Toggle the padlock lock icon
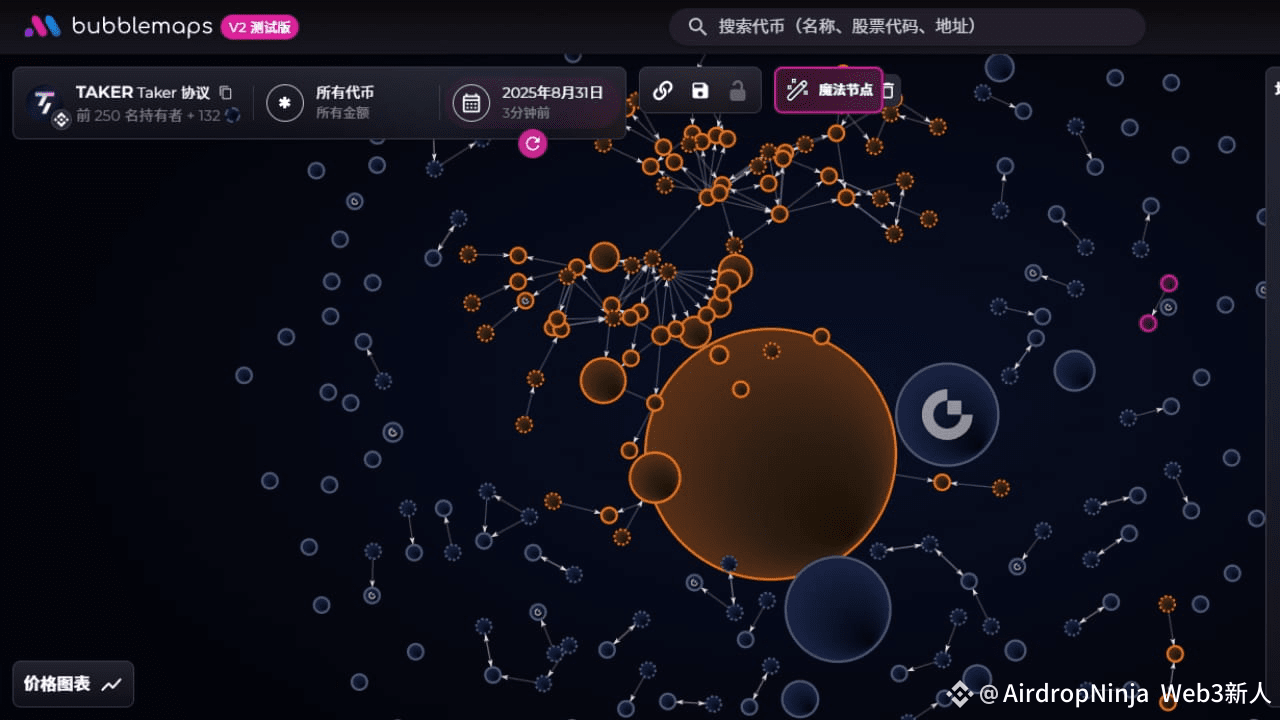The width and height of the screenshot is (1280, 720). pyautogui.click(x=737, y=91)
